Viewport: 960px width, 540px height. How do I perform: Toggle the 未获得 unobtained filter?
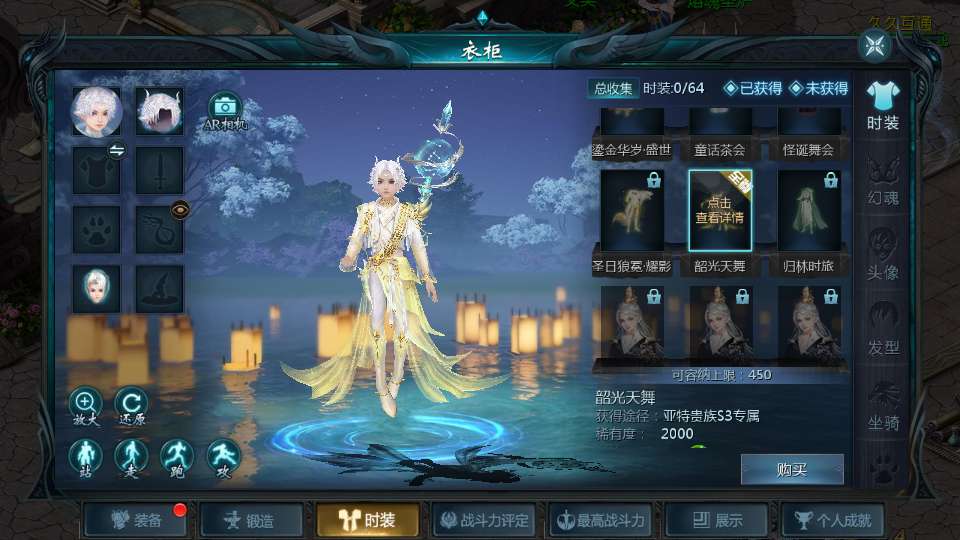(818, 89)
